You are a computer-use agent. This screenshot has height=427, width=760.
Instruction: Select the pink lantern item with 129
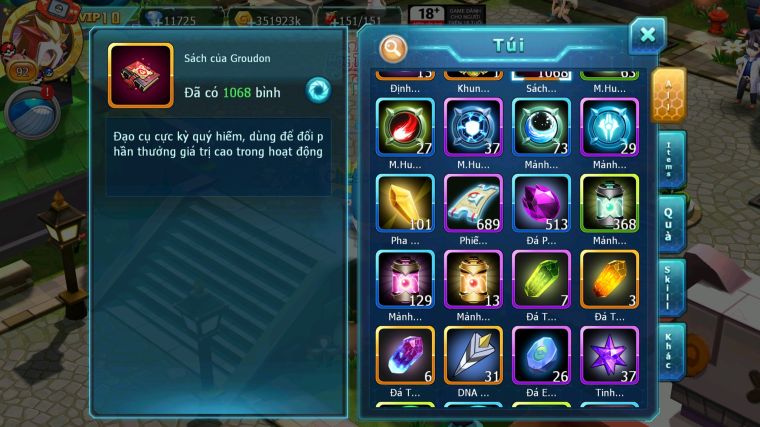tap(405, 279)
